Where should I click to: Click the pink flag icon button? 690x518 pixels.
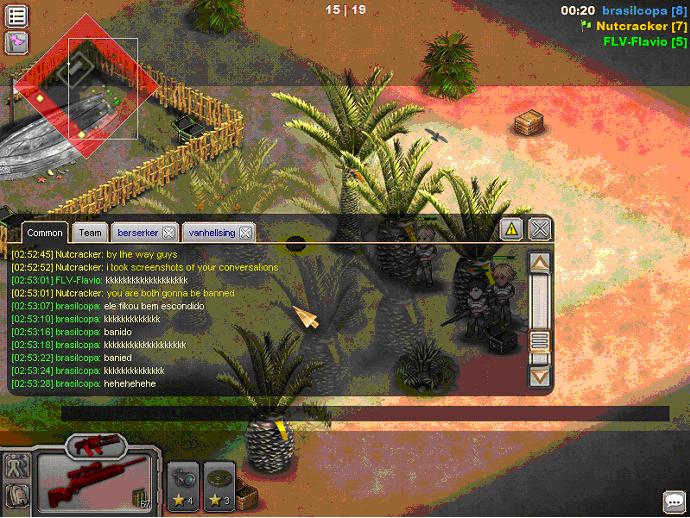pyautogui.click(x=17, y=42)
